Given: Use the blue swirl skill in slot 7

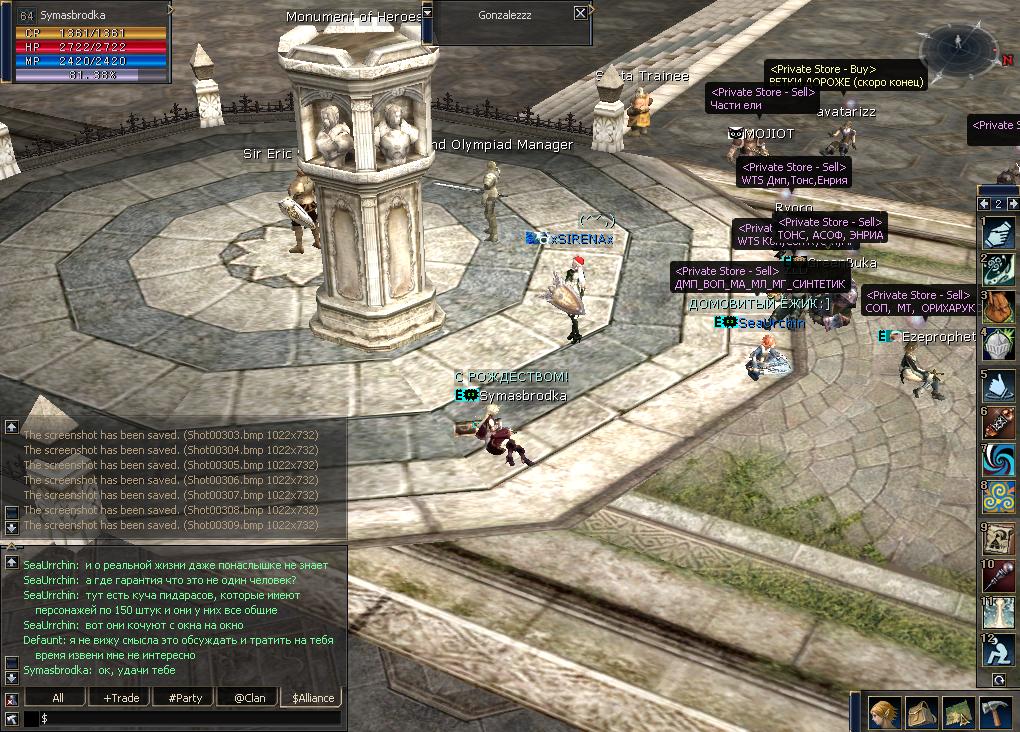Looking at the screenshot, I should click(x=999, y=460).
